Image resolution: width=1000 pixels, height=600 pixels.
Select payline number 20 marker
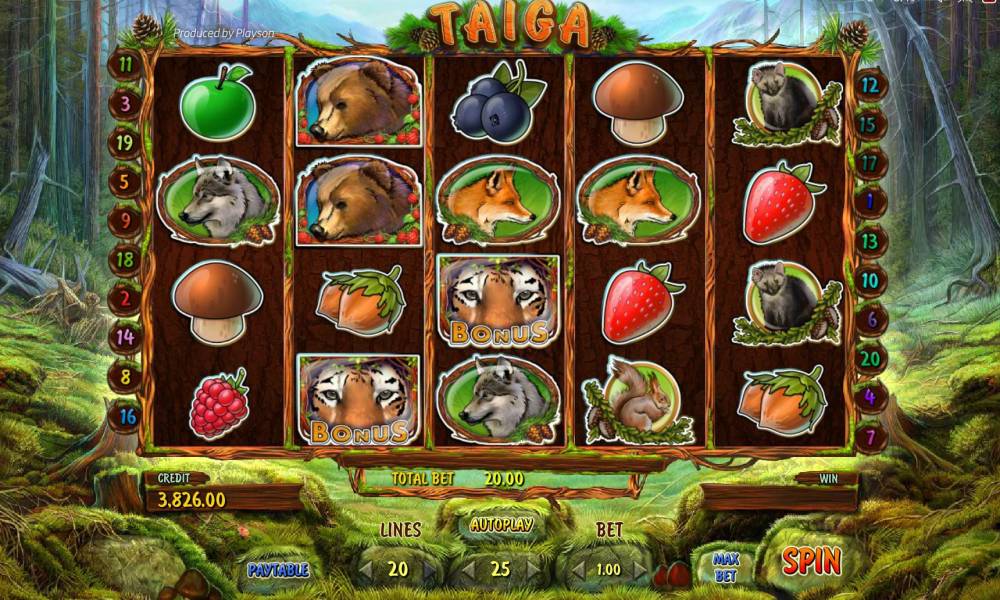870,357
